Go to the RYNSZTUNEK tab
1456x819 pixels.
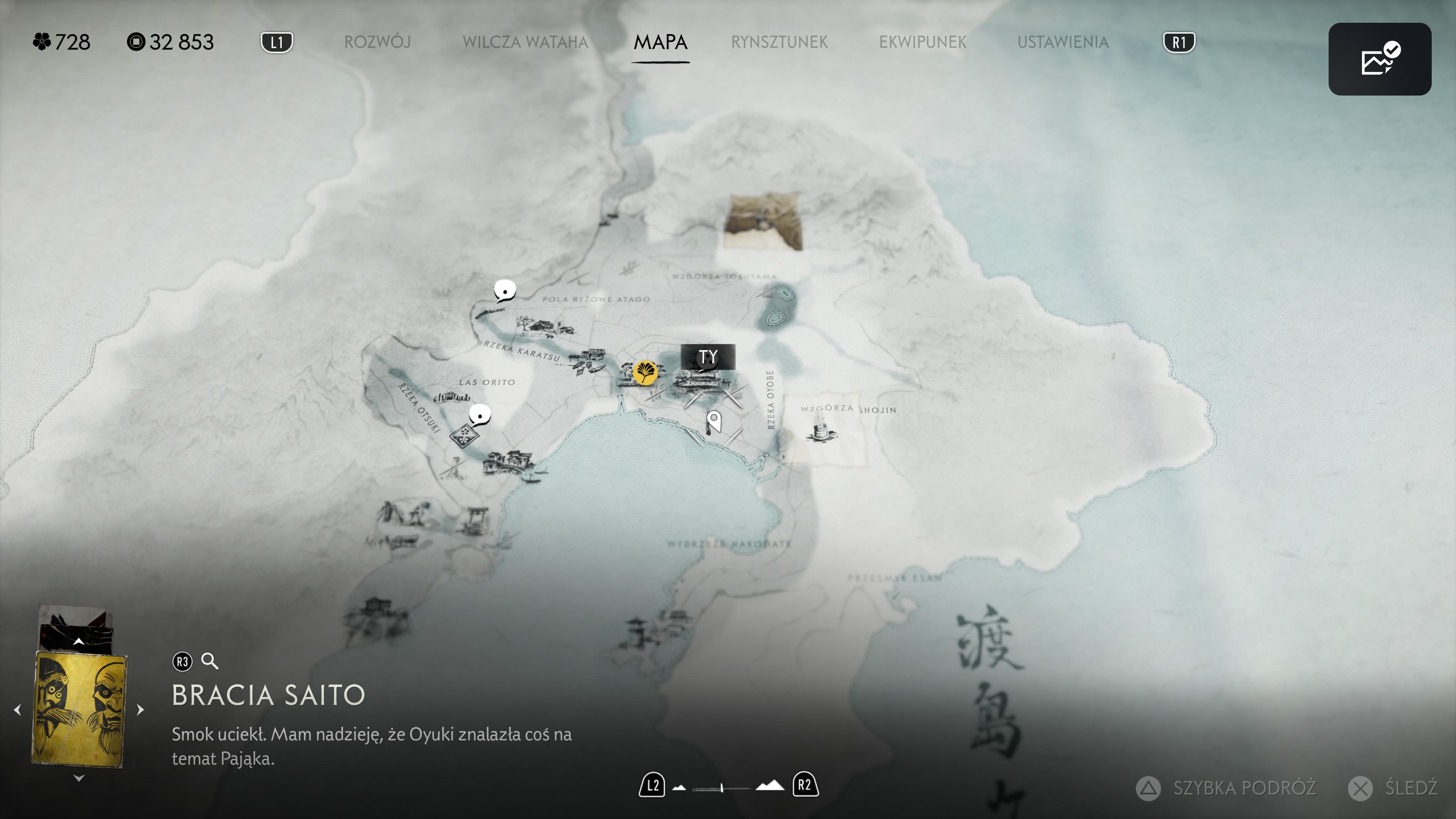tap(779, 42)
